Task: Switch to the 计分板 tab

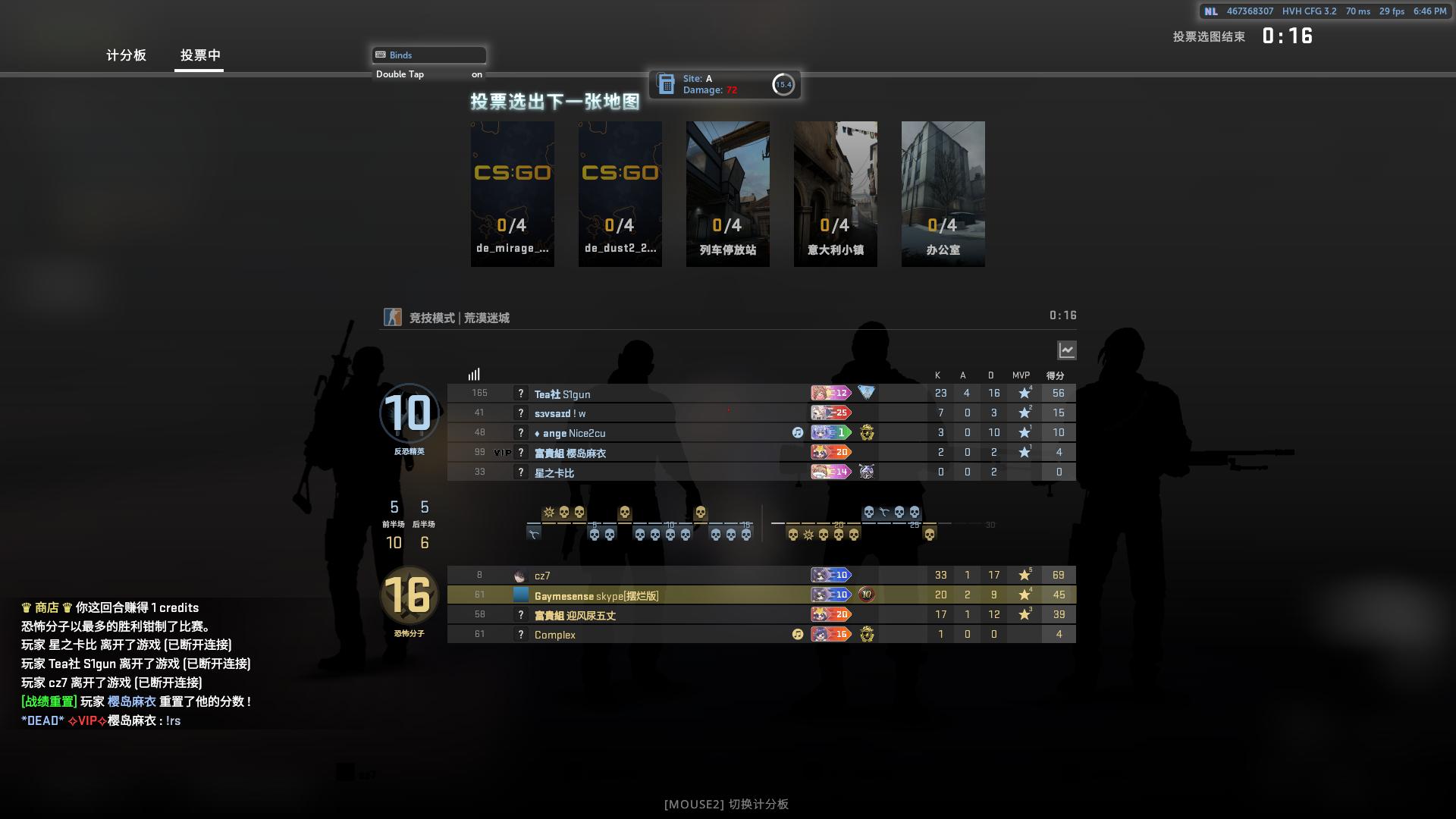Action: (126, 55)
